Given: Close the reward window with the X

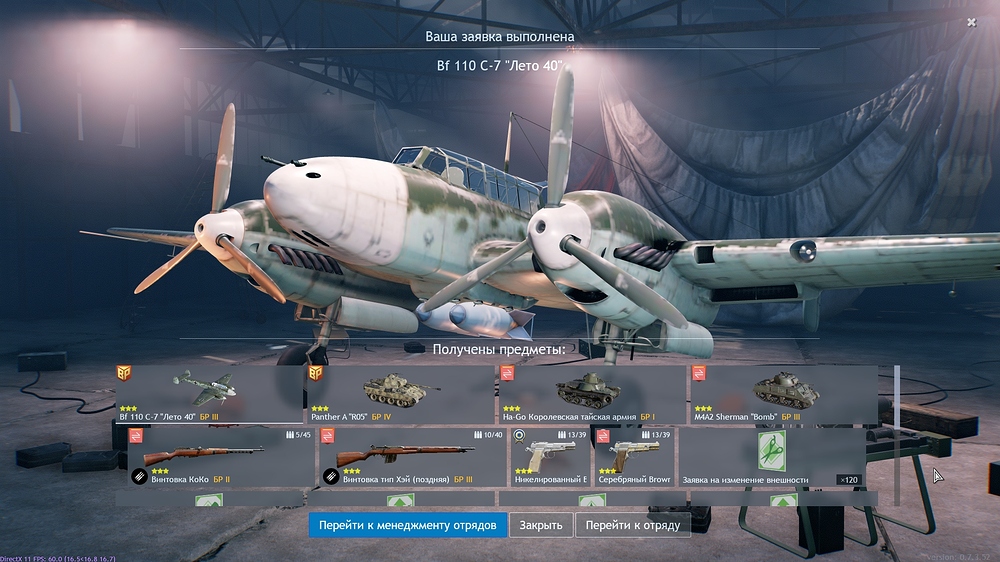Looking at the screenshot, I should click(971, 22).
